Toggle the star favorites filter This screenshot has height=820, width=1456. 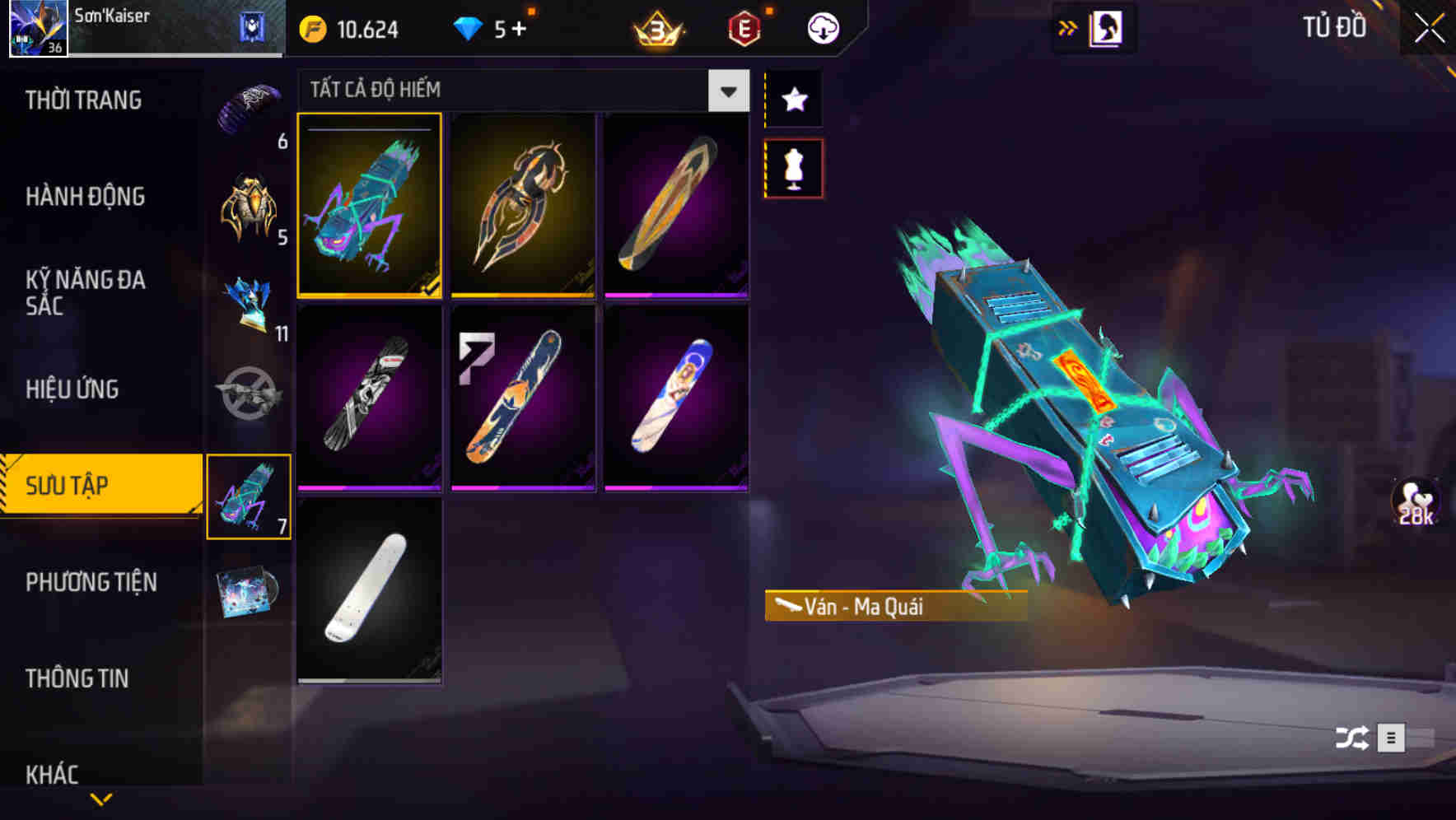(x=793, y=100)
